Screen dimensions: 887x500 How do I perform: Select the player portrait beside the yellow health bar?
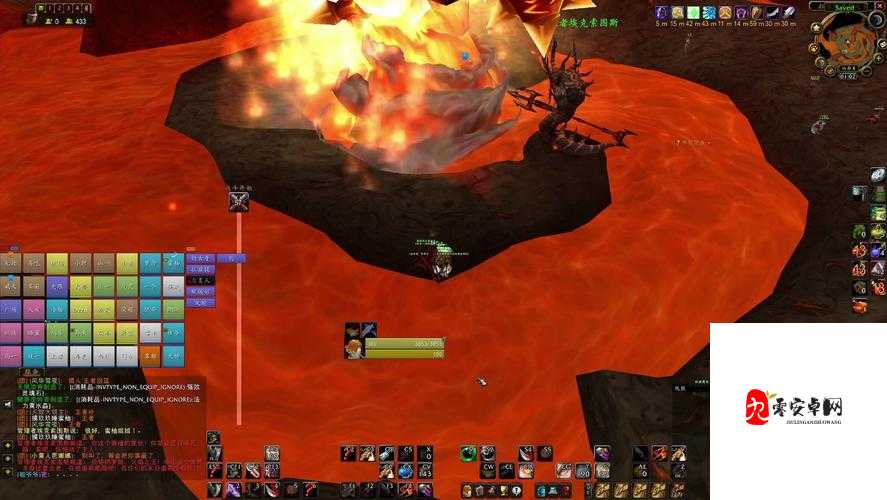pyautogui.click(x=354, y=348)
